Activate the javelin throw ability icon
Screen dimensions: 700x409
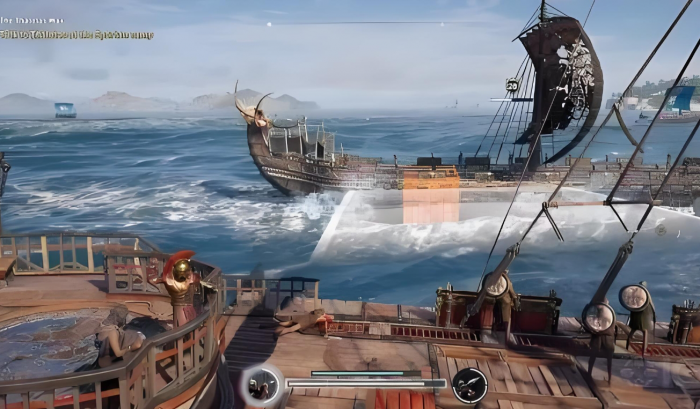pyautogui.click(x=469, y=385)
